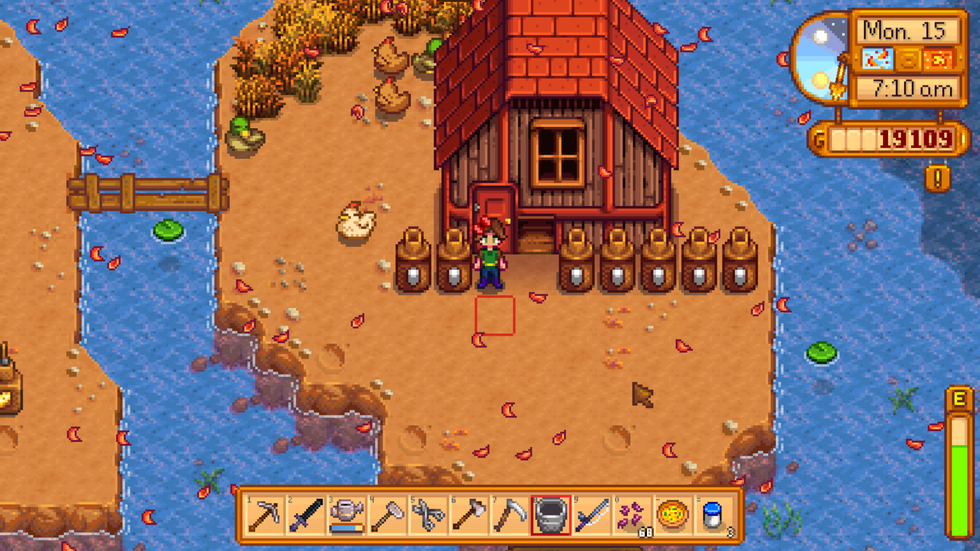980x551 pixels.
Task: Select the purple seeds stack of 68
Action: pos(632,515)
